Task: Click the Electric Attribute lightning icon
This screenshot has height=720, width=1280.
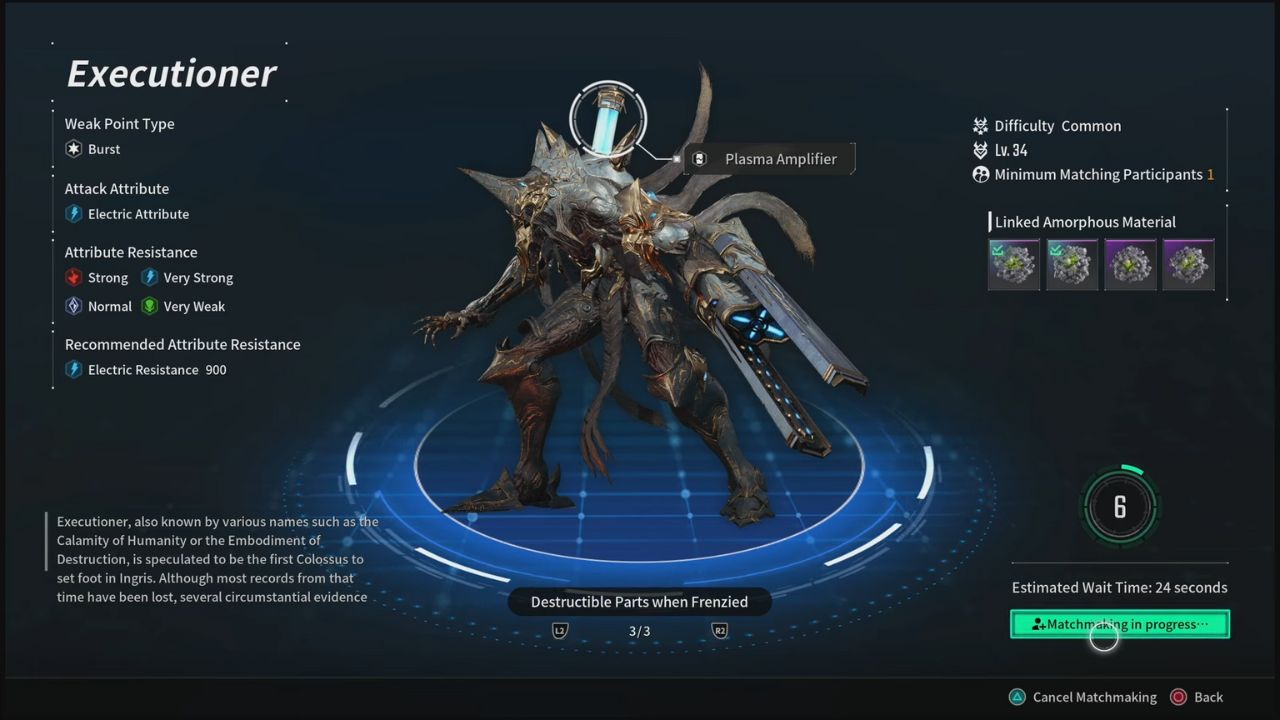Action: point(74,213)
